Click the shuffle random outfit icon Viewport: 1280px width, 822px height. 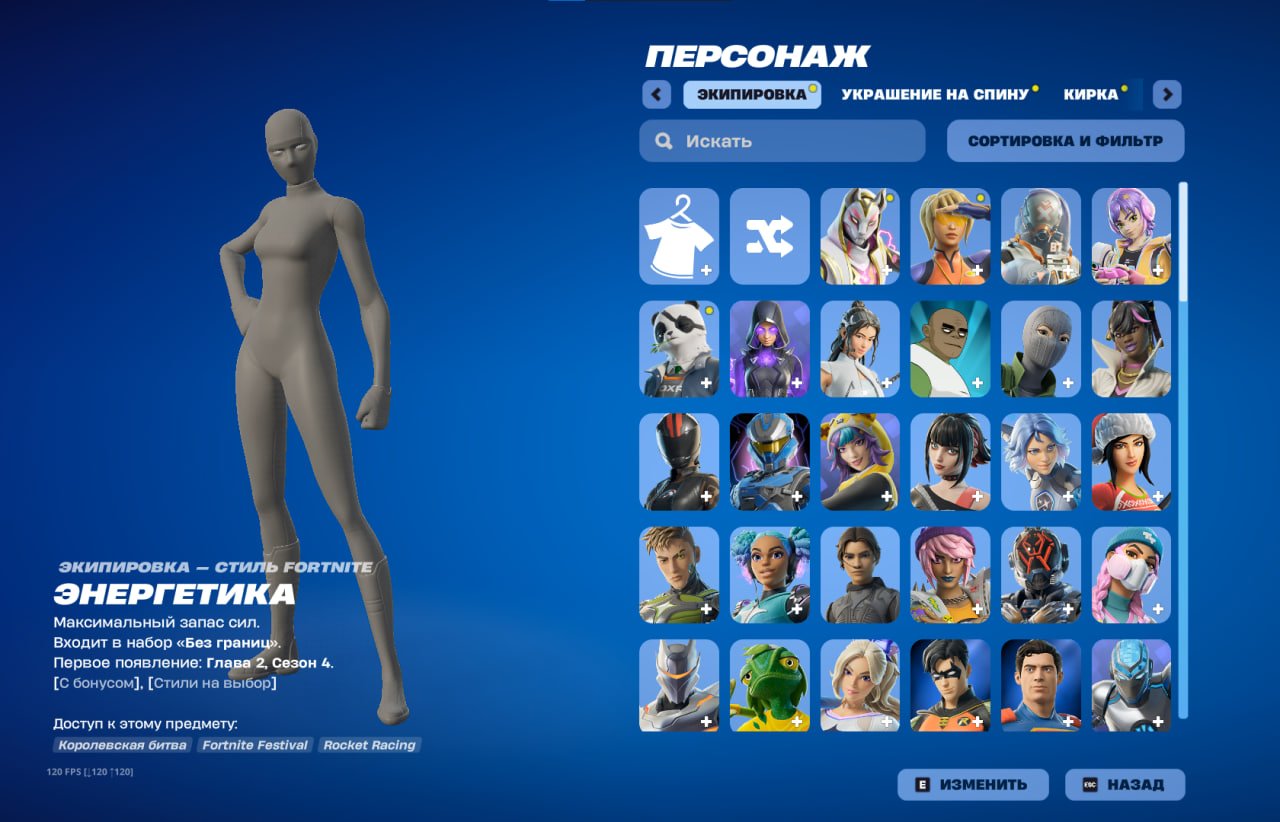point(769,237)
